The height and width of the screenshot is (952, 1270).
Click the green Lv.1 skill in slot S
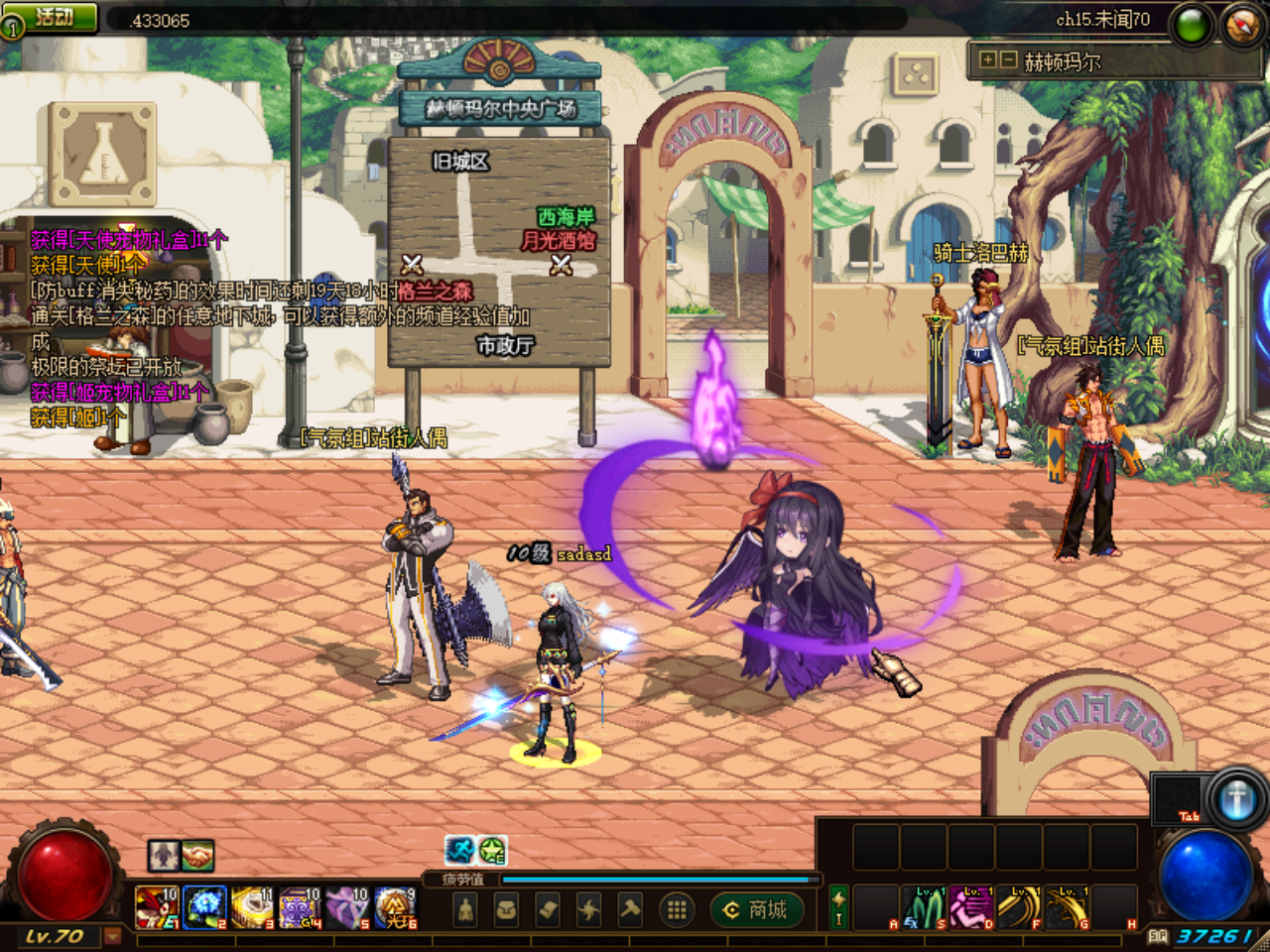pyautogui.click(x=924, y=907)
